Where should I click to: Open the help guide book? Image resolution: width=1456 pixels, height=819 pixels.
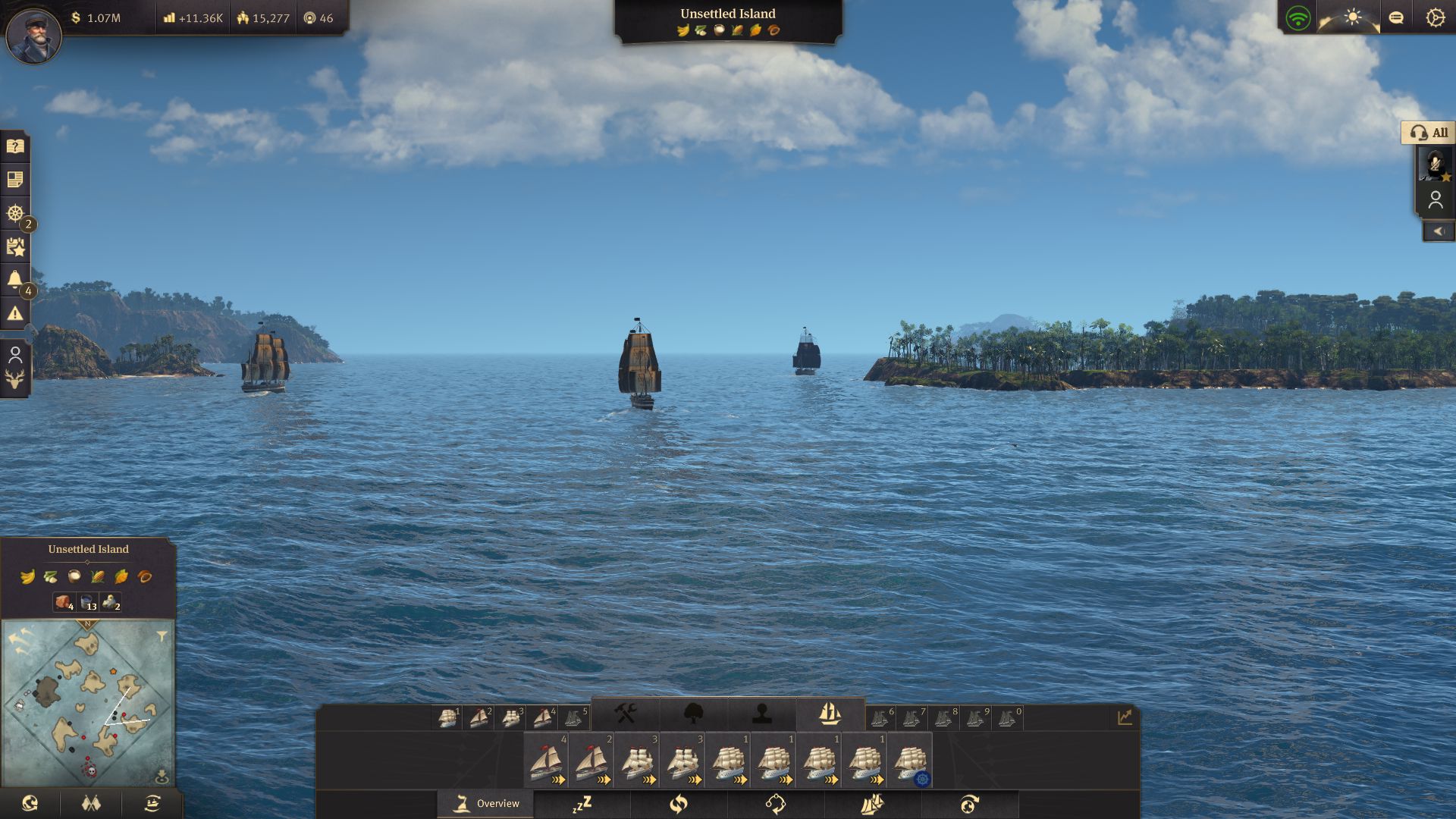click(15, 146)
